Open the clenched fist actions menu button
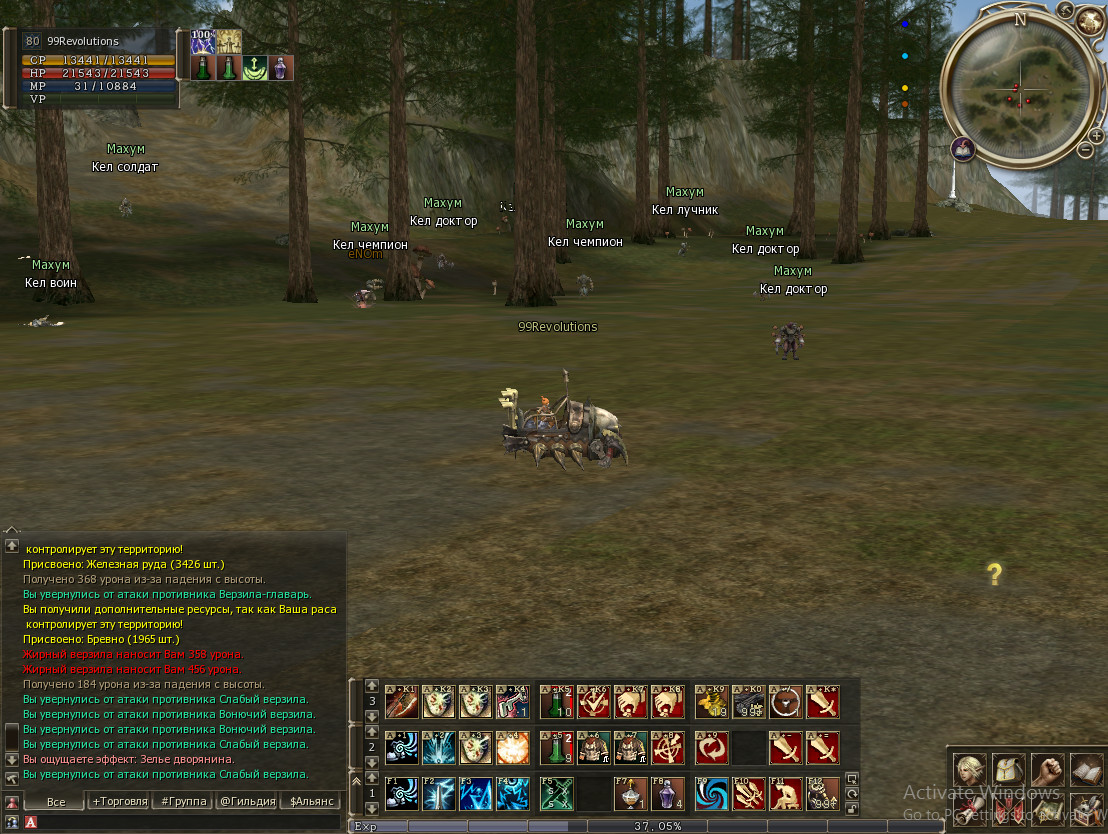 (x=1047, y=769)
